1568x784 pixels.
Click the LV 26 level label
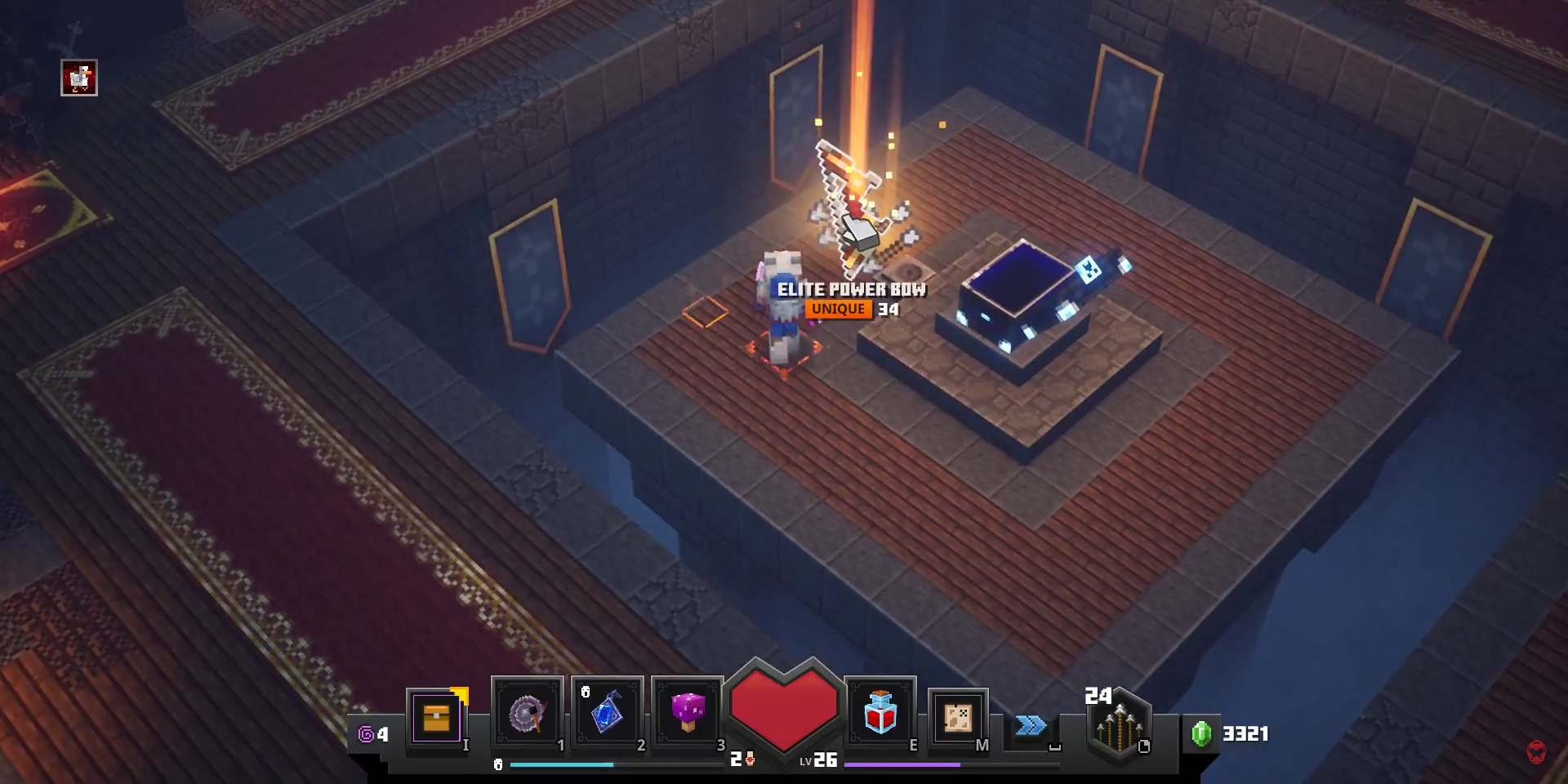(821, 759)
